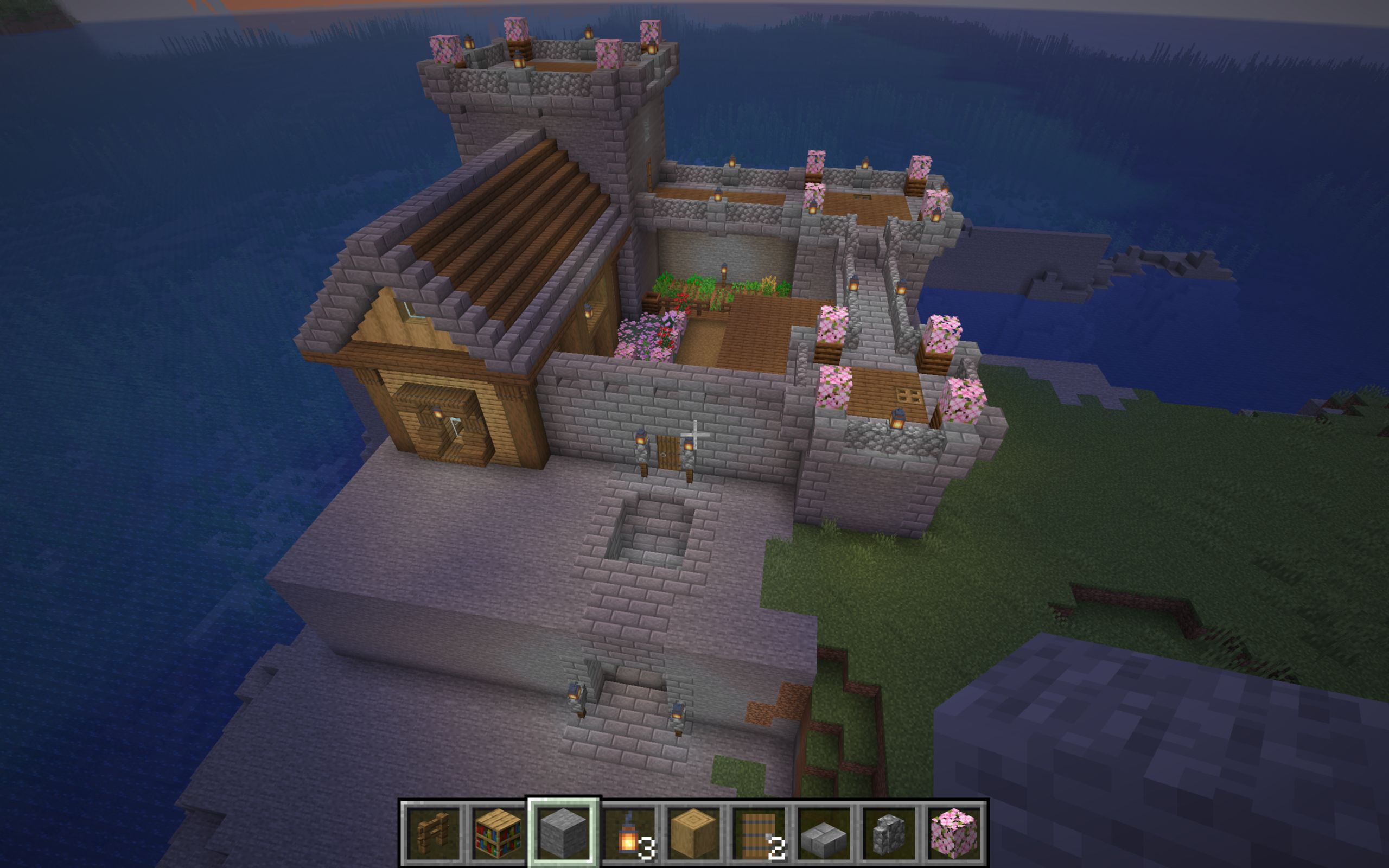Click the highlighted stone block slot
Viewport: 1389px width, 868px height.
coord(563,832)
